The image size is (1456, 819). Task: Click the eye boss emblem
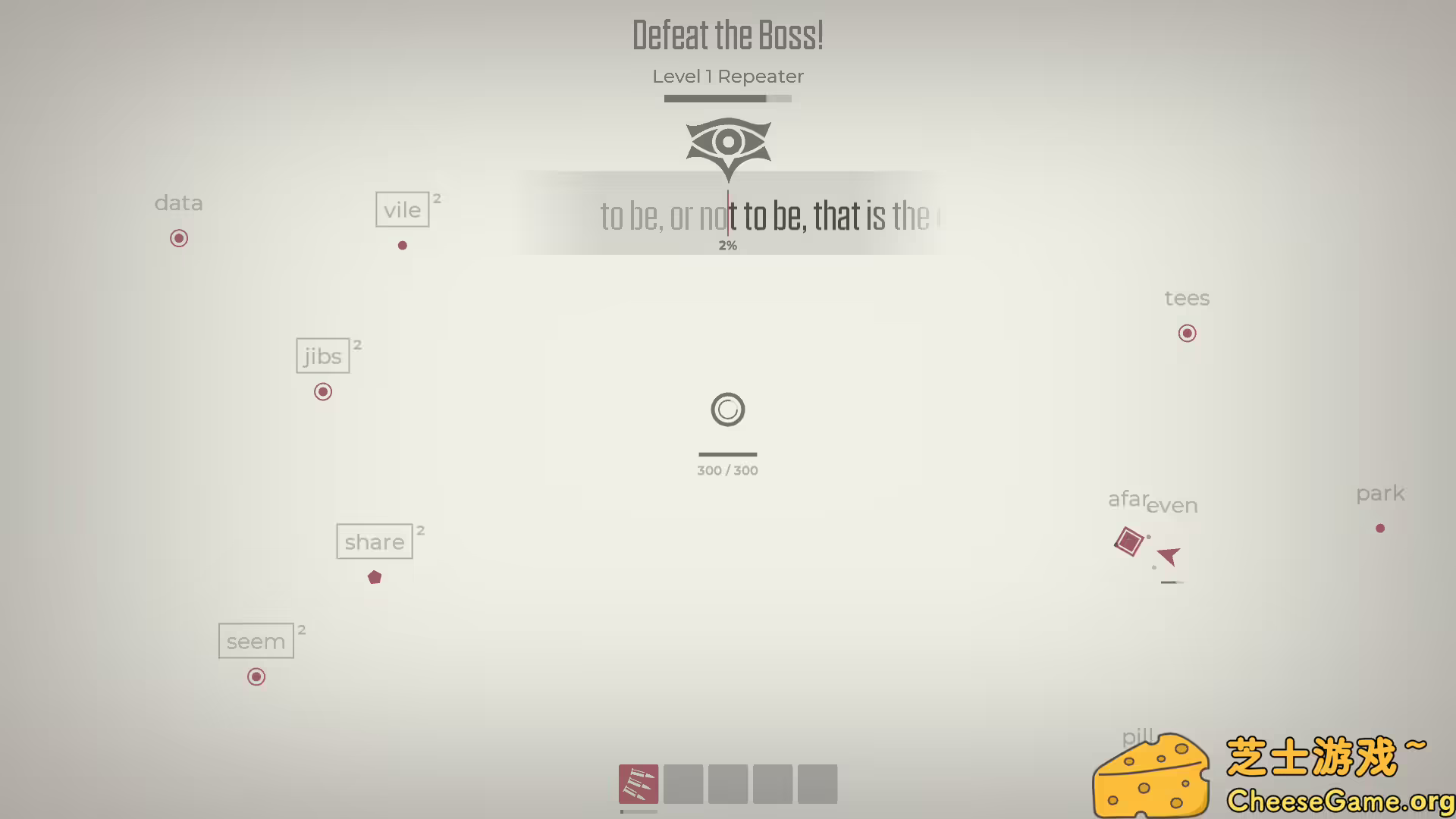click(x=727, y=144)
